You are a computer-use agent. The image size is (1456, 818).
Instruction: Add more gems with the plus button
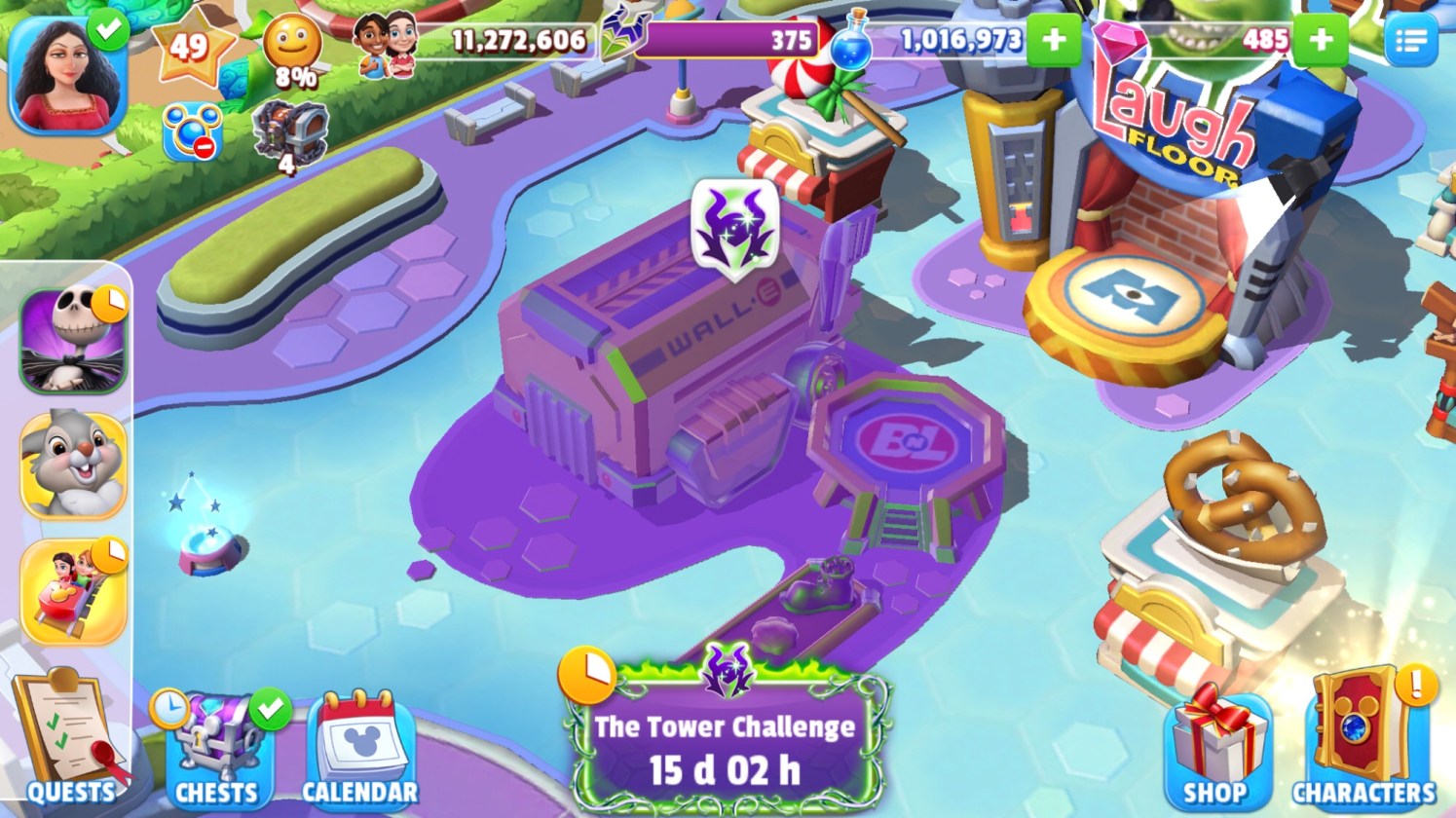coord(1322,40)
